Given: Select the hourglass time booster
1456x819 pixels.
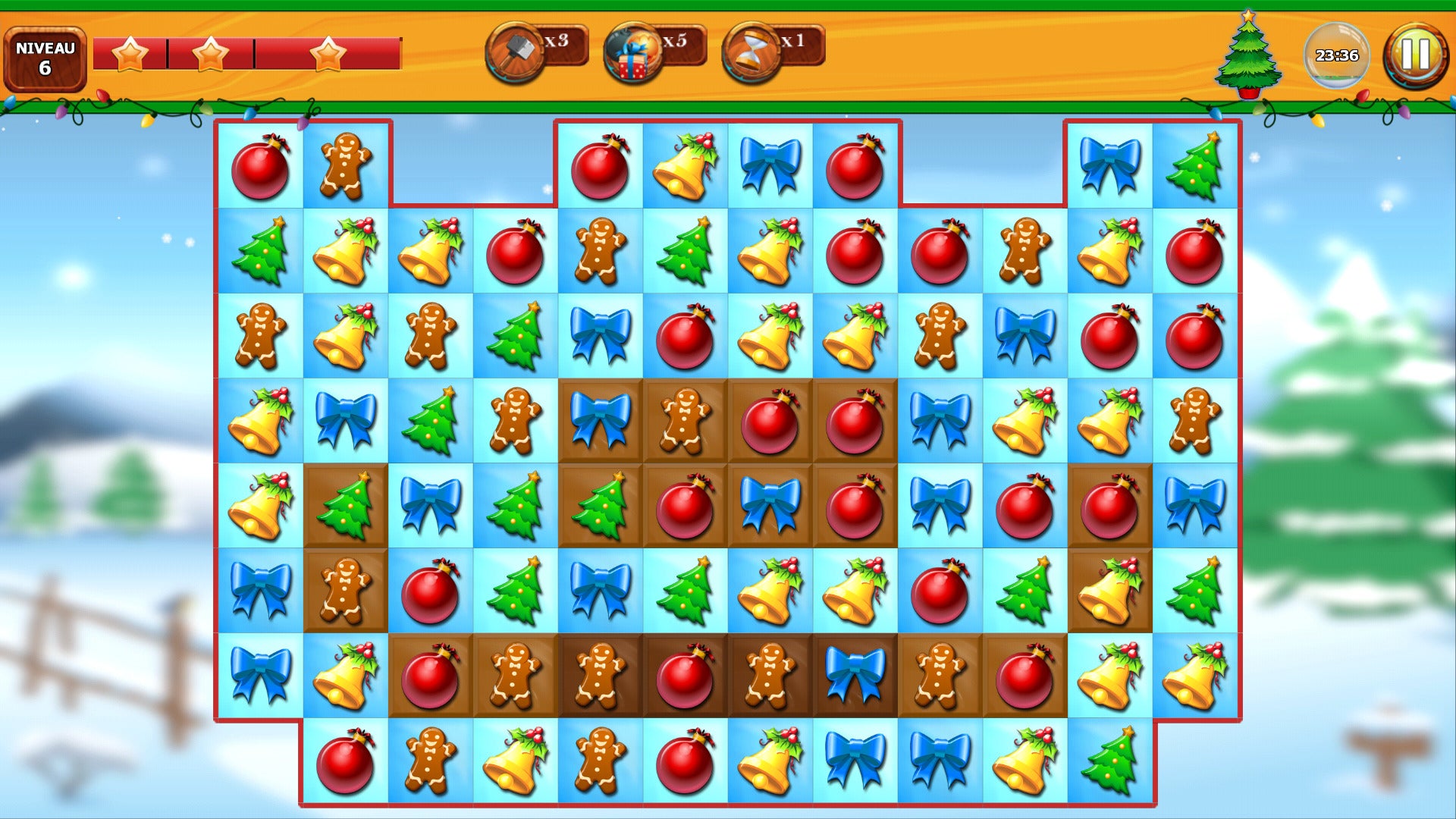Looking at the screenshot, I should click(x=752, y=52).
